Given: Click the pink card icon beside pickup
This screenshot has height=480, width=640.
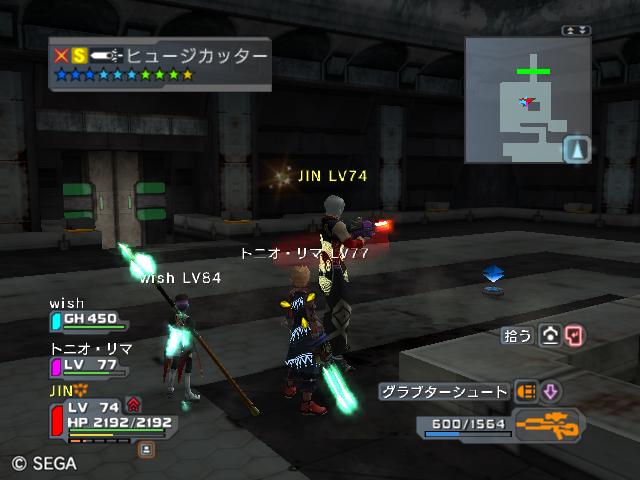Looking at the screenshot, I should click(574, 336).
